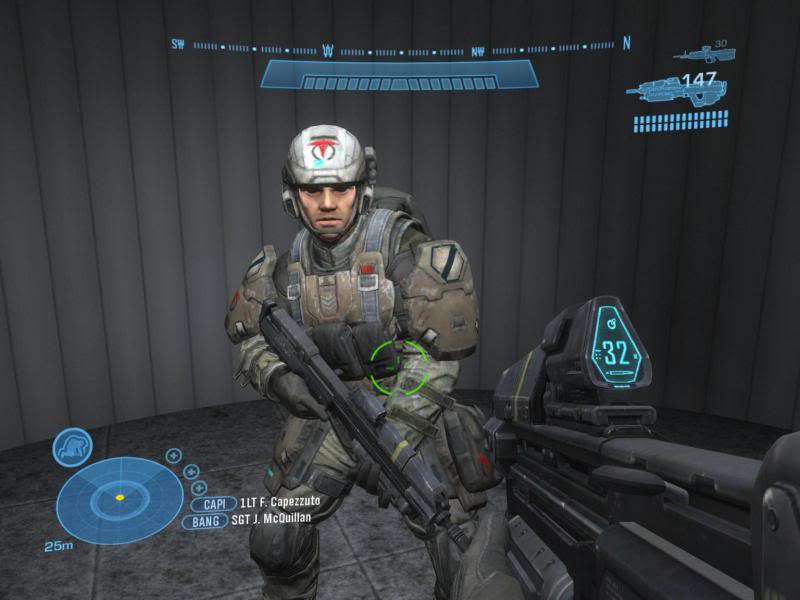
Task: Click the compass heading strip
Action: [400, 46]
